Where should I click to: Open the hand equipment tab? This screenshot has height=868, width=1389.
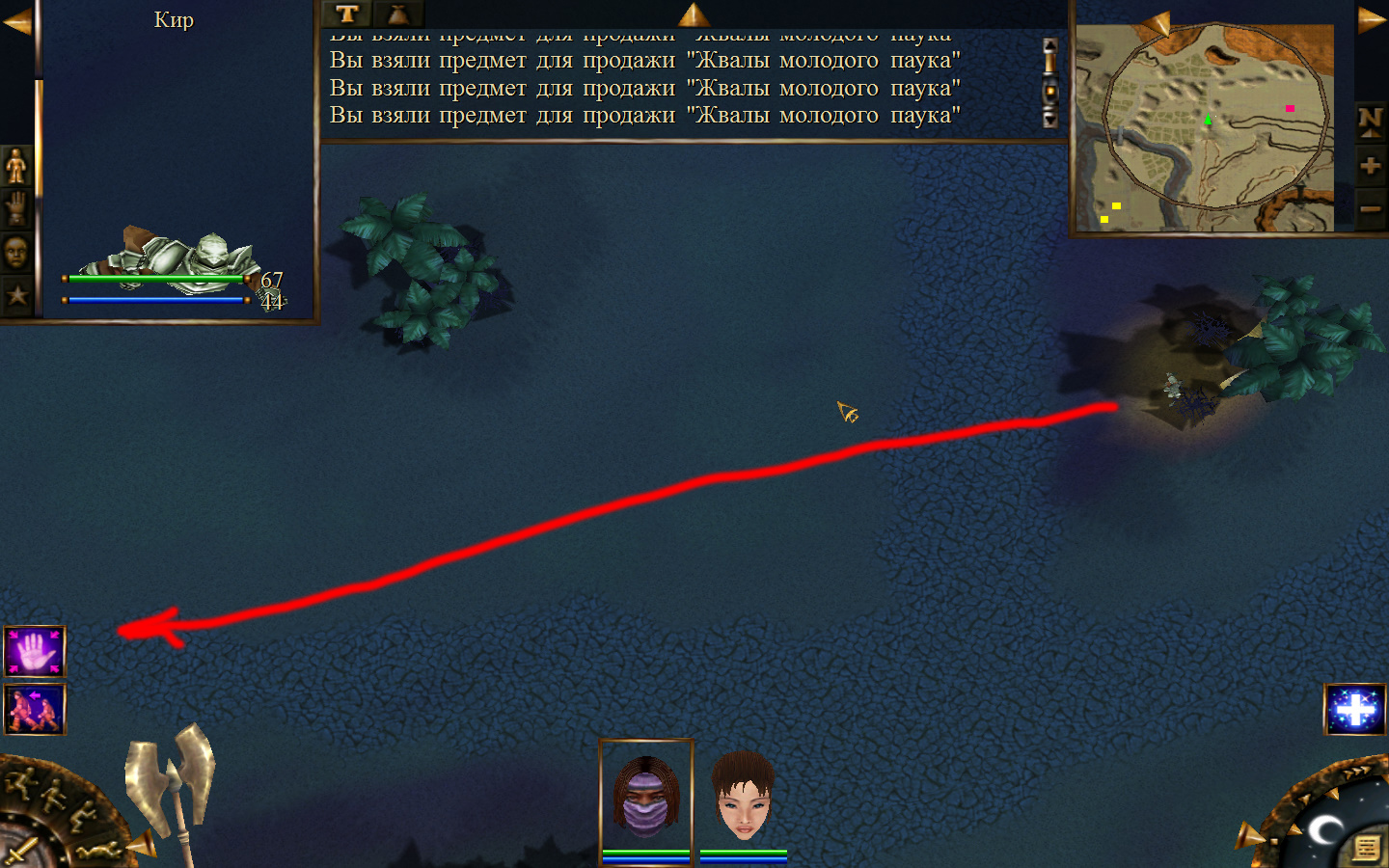coord(16,208)
